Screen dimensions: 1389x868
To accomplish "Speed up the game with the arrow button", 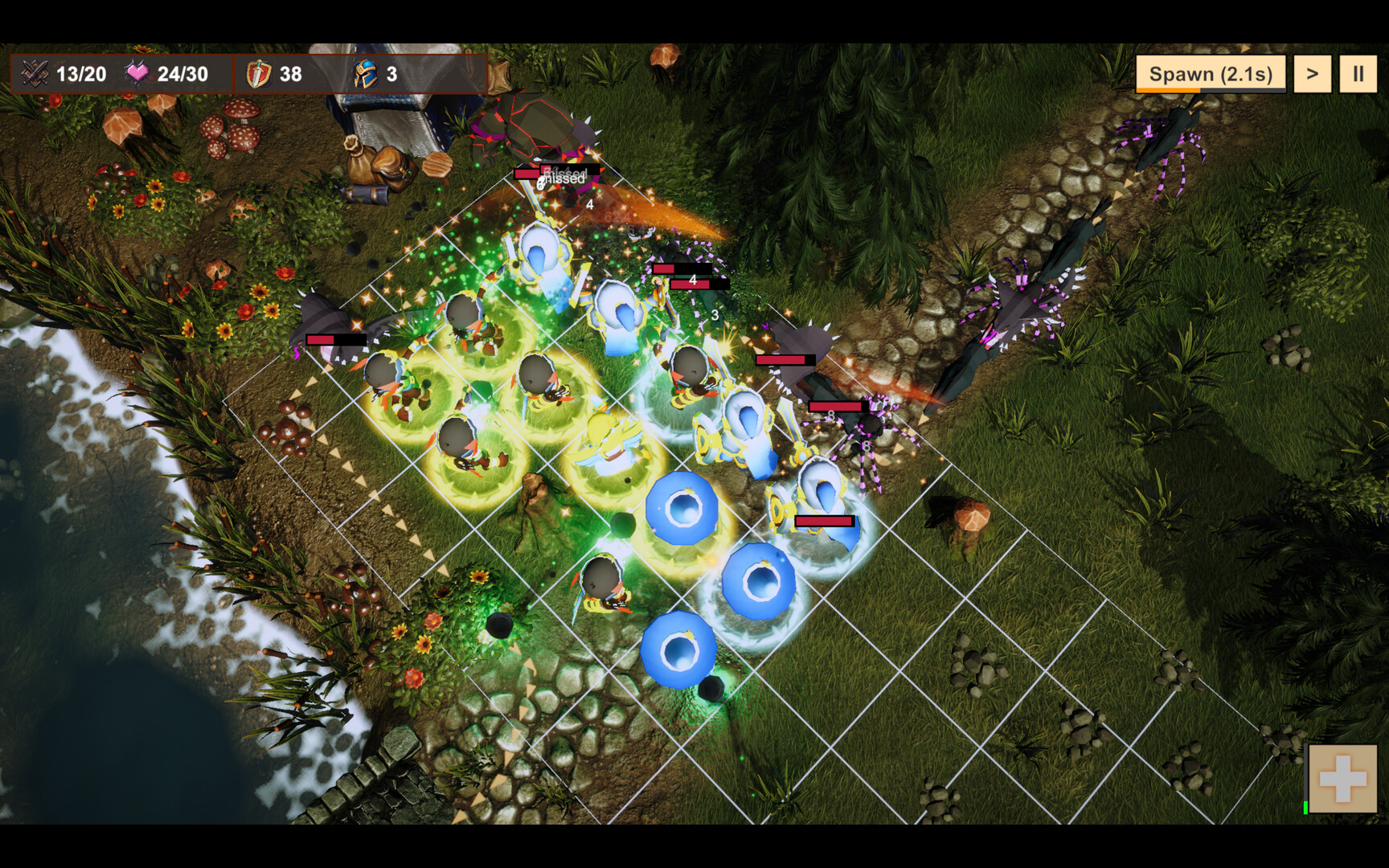I will pyautogui.click(x=1312, y=74).
